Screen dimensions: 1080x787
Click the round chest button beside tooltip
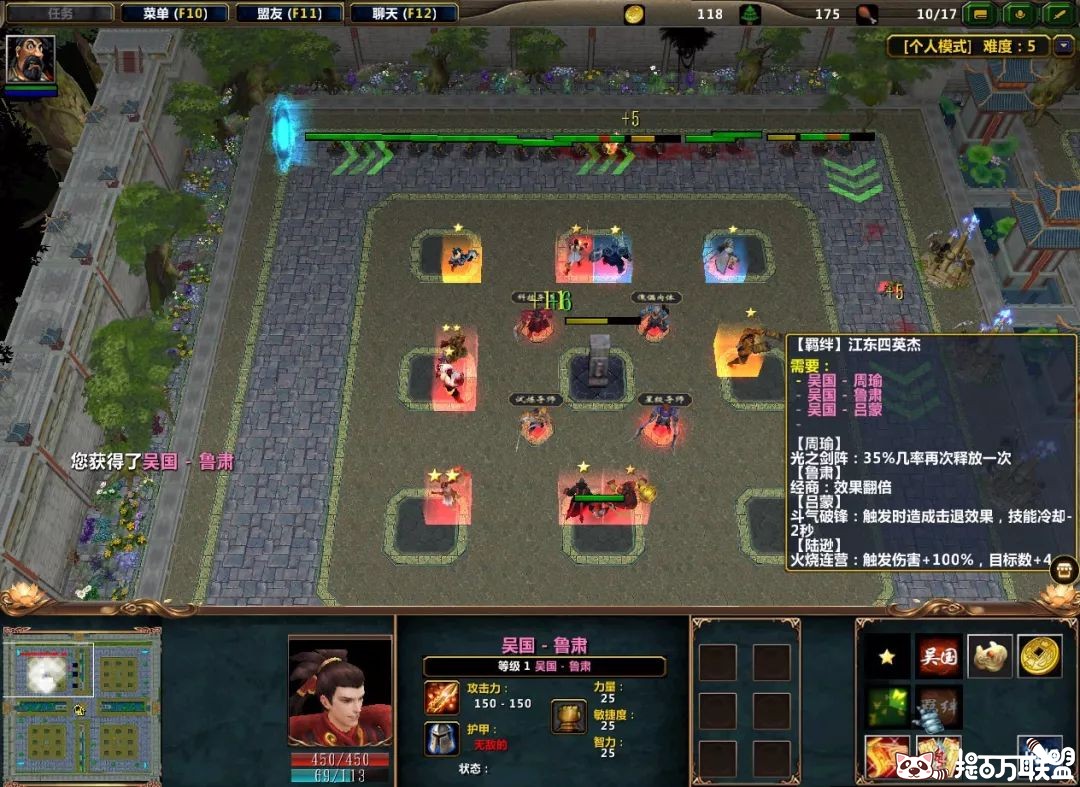point(1064,569)
